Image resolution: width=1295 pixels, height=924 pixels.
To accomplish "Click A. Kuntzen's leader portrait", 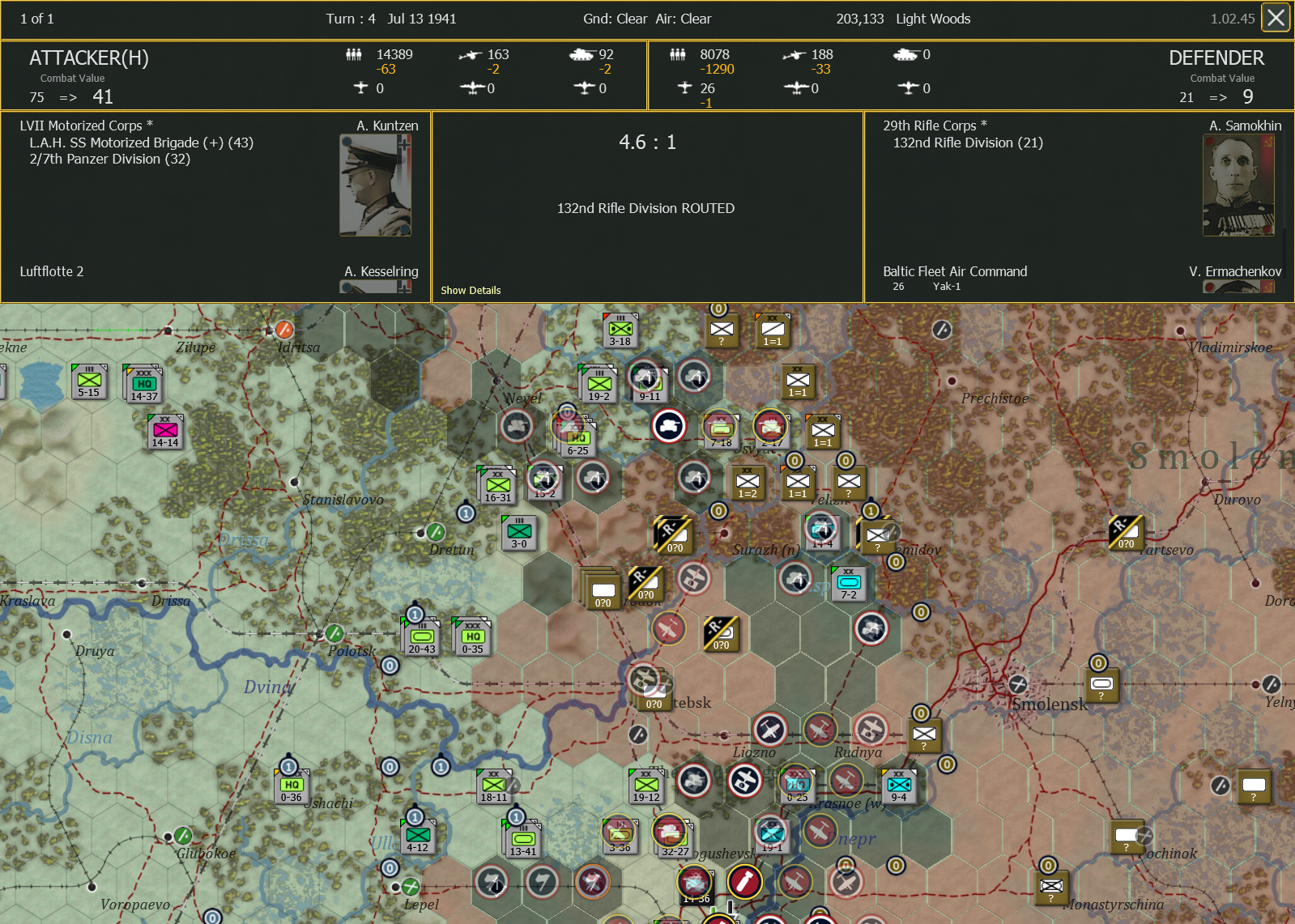I will [375, 183].
